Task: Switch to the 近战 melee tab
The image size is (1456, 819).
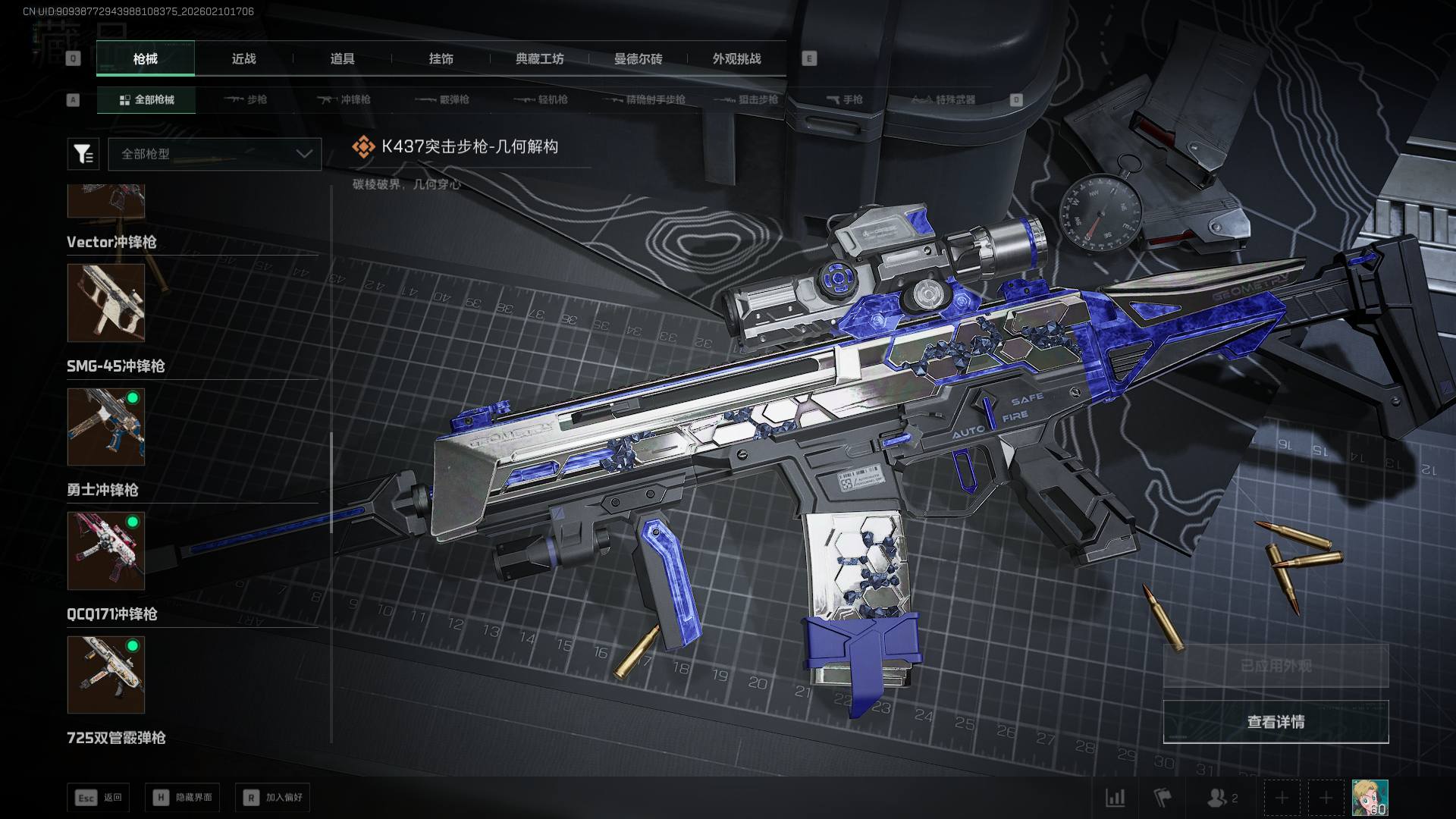Action: point(243,58)
